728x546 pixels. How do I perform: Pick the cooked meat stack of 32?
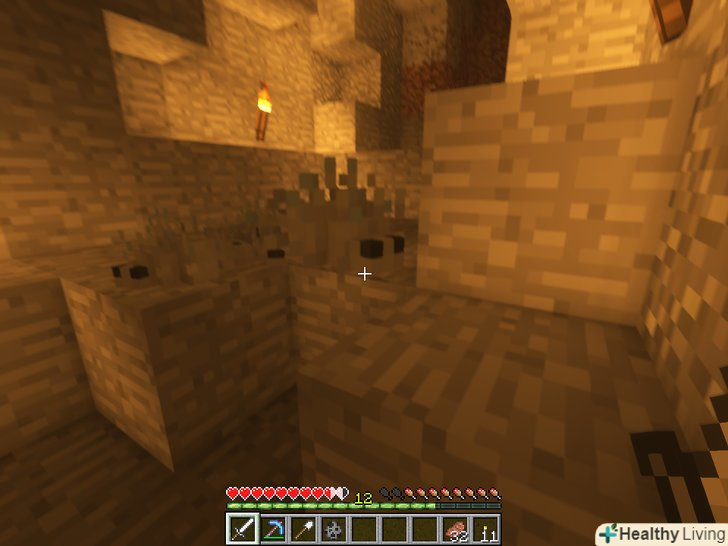pos(456,529)
